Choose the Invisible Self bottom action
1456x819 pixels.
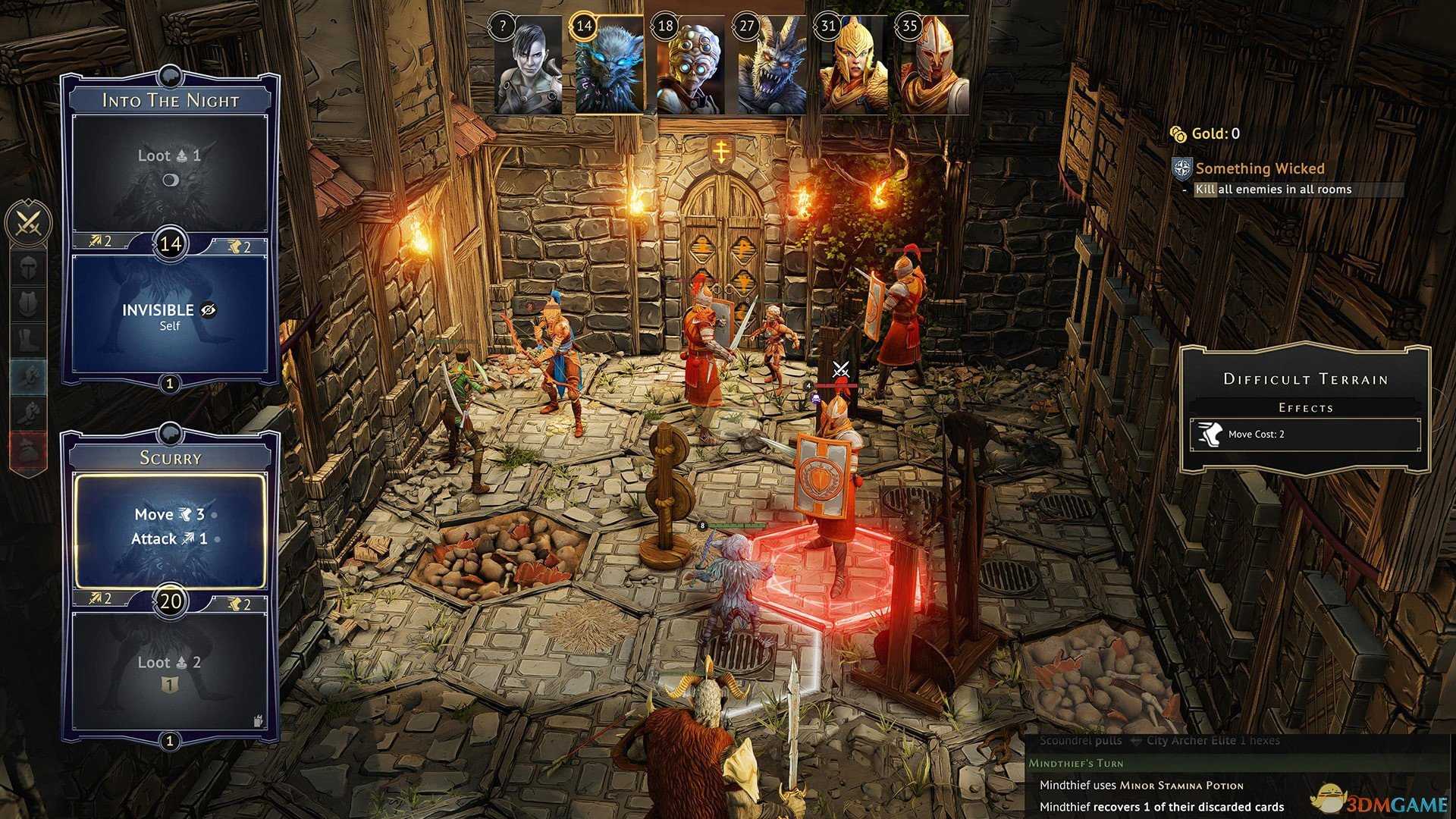coord(169,316)
